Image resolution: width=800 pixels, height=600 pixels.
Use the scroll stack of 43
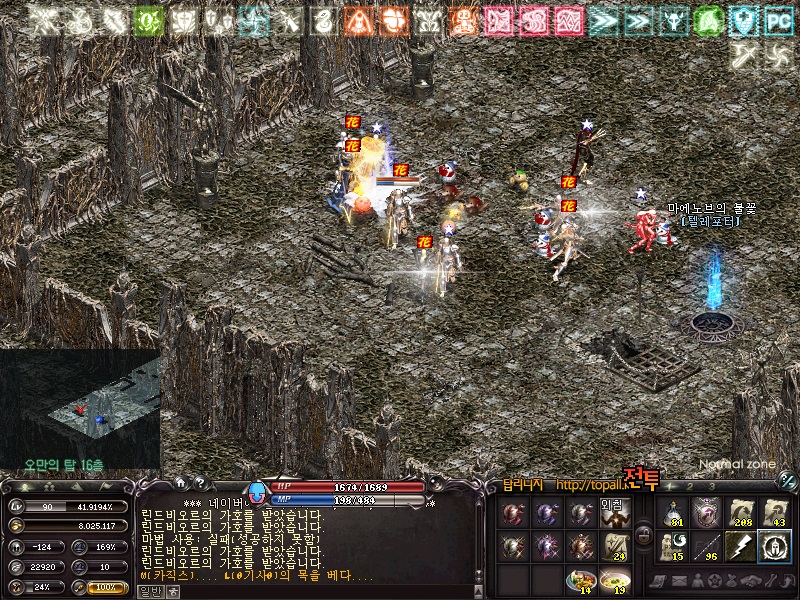(774, 513)
